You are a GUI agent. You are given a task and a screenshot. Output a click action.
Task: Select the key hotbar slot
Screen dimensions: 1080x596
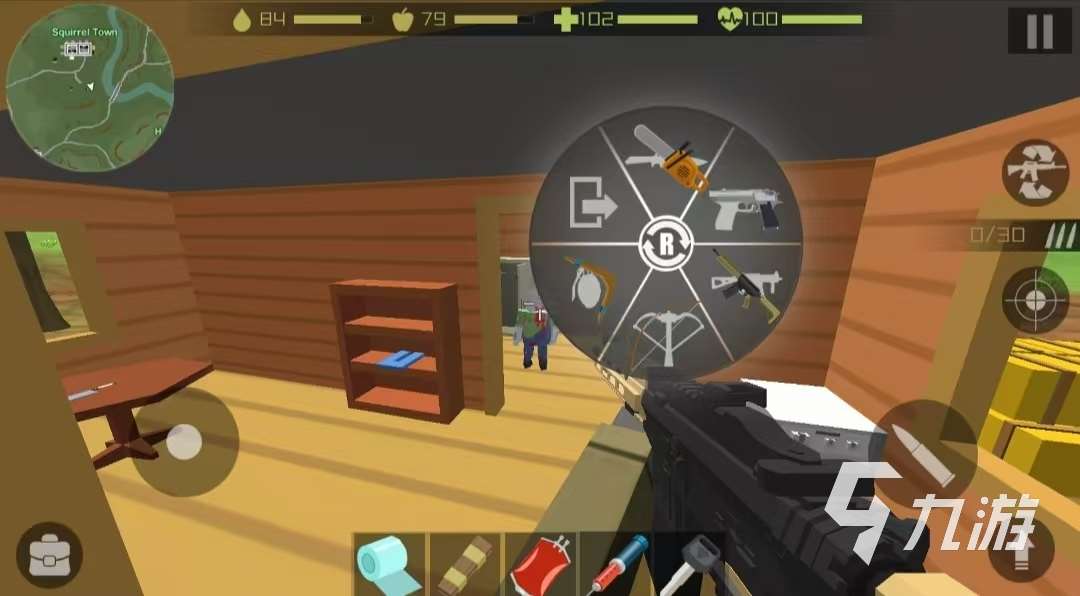(x=690, y=565)
